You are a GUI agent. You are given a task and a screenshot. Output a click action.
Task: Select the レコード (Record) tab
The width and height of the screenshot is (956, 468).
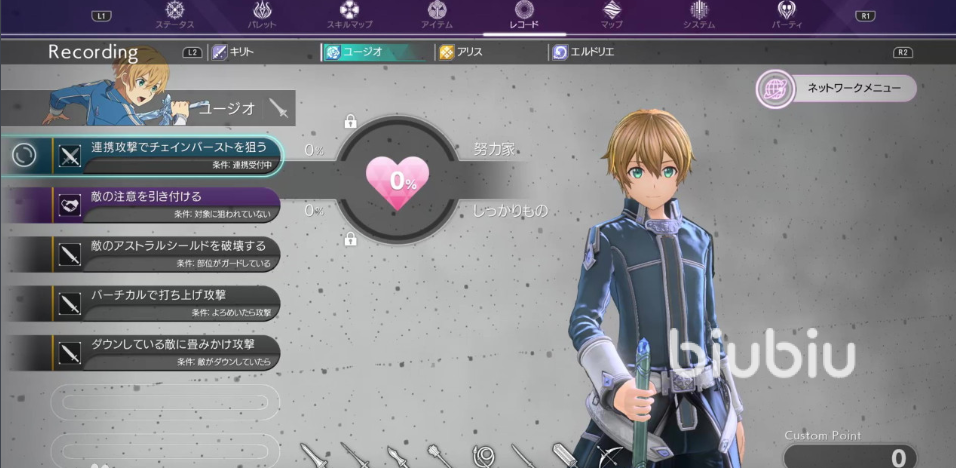(x=523, y=14)
